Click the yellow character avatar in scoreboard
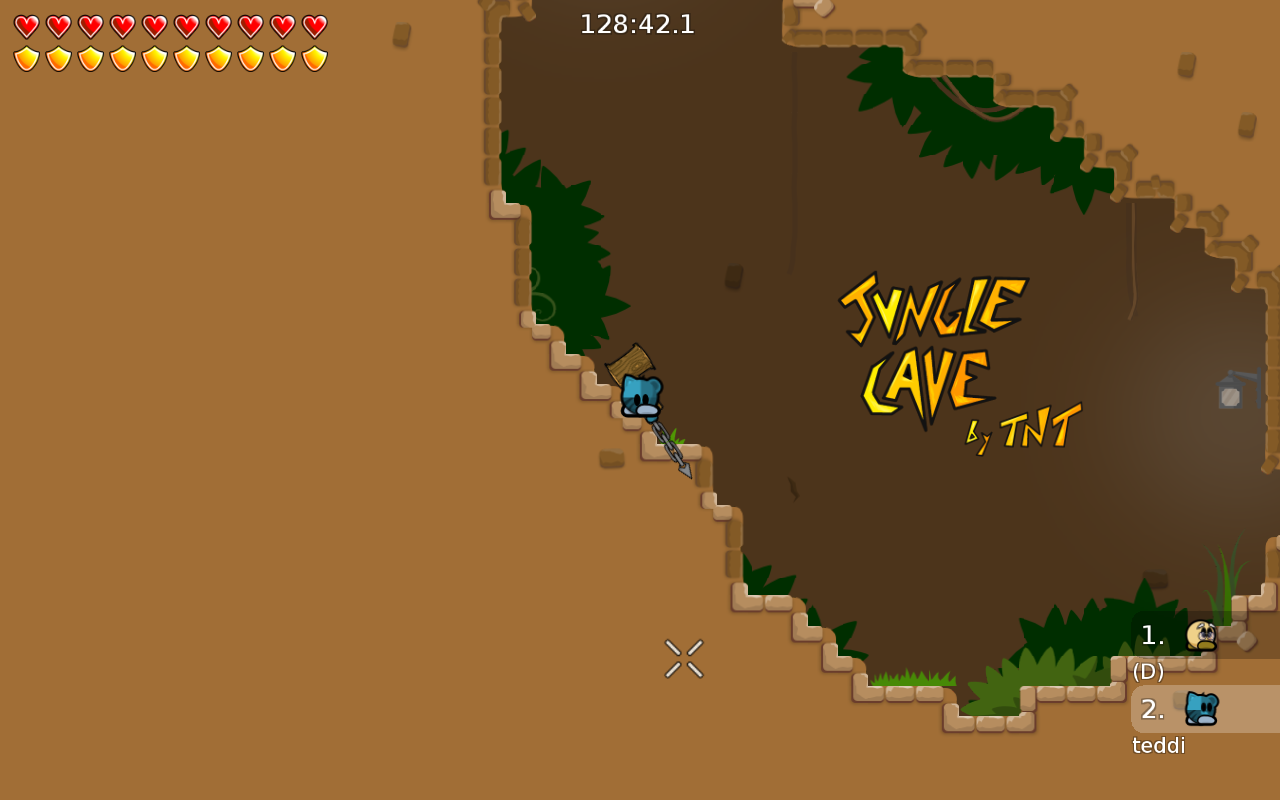The height and width of the screenshot is (800, 1280). [1201, 634]
